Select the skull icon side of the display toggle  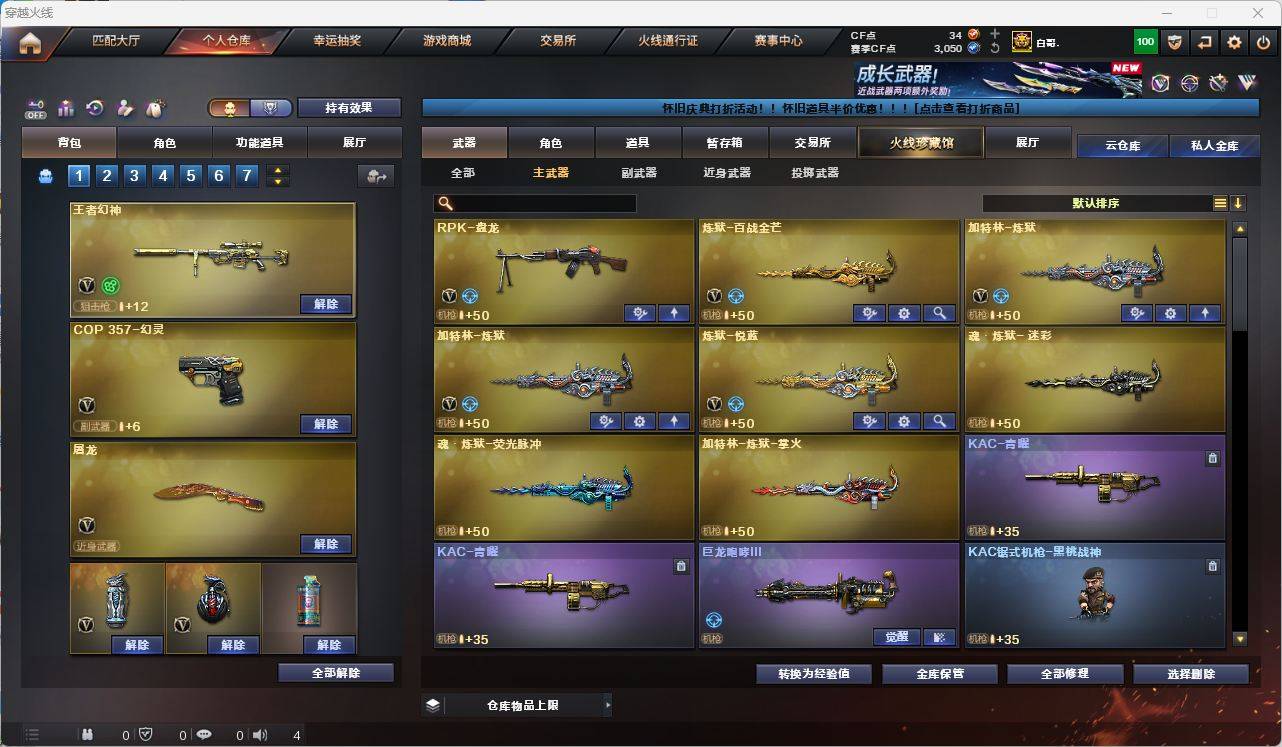point(232,107)
